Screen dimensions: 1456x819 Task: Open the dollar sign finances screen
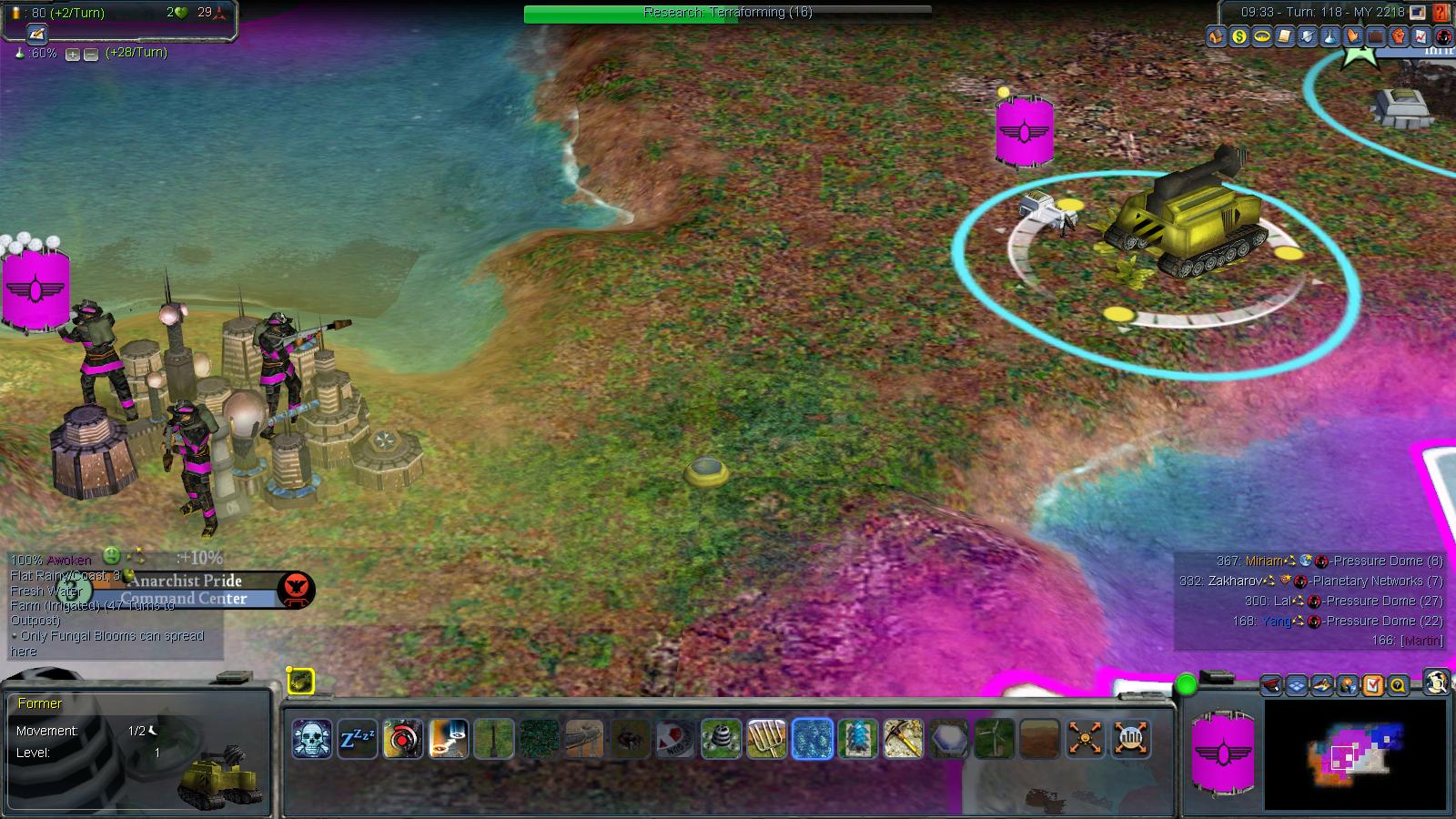1239,36
